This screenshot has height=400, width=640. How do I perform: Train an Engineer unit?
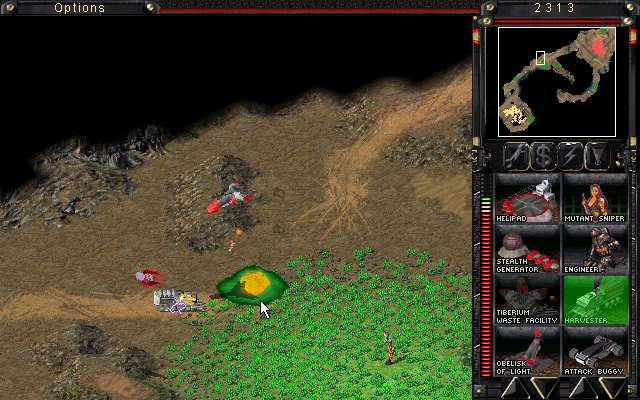(x=595, y=250)
